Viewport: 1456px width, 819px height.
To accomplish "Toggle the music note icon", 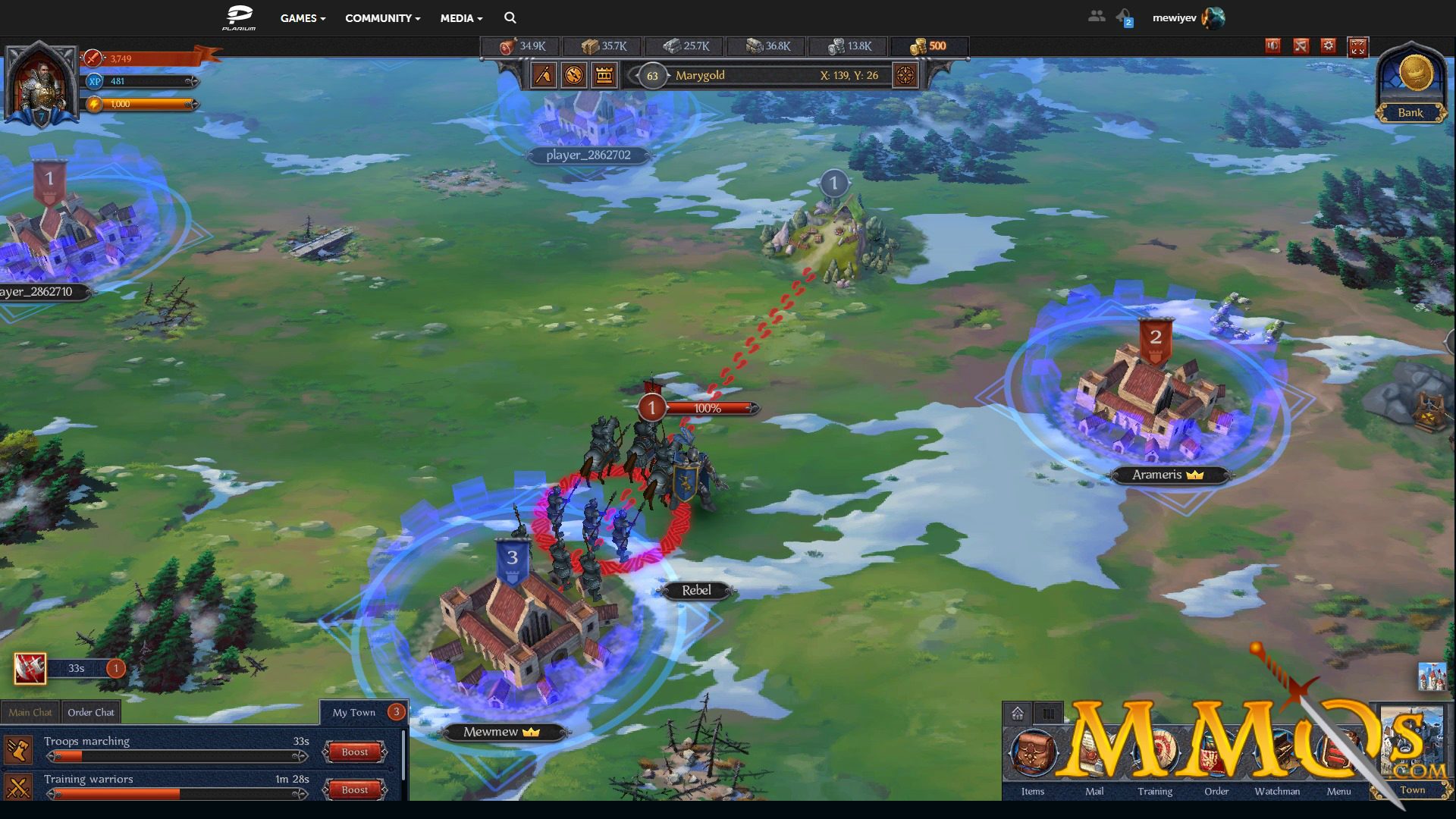I will coord(1301,46).
